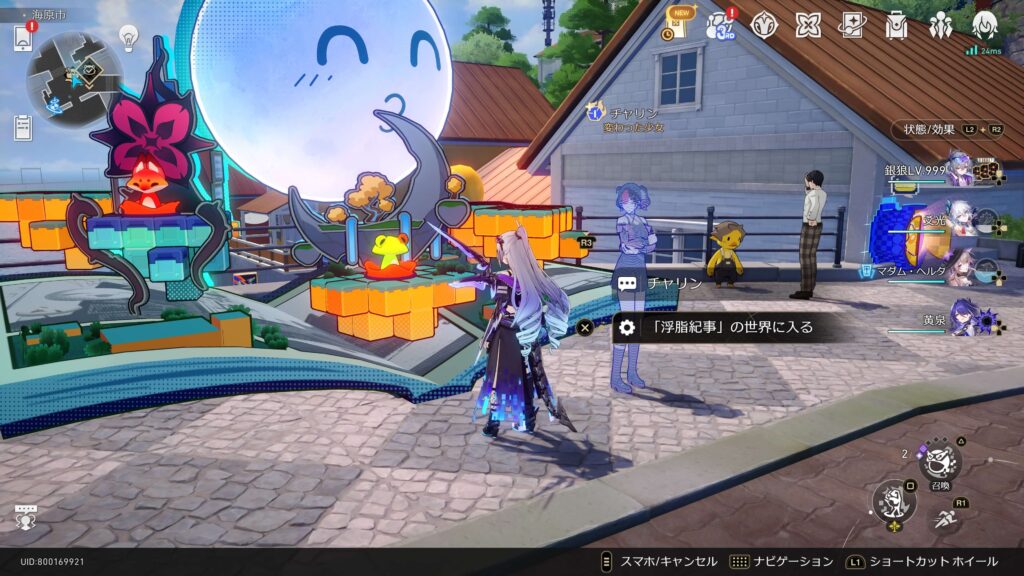Switch to party member 黄泉
The height and width of the screenshot is (576, 1024).
(962, 317)
